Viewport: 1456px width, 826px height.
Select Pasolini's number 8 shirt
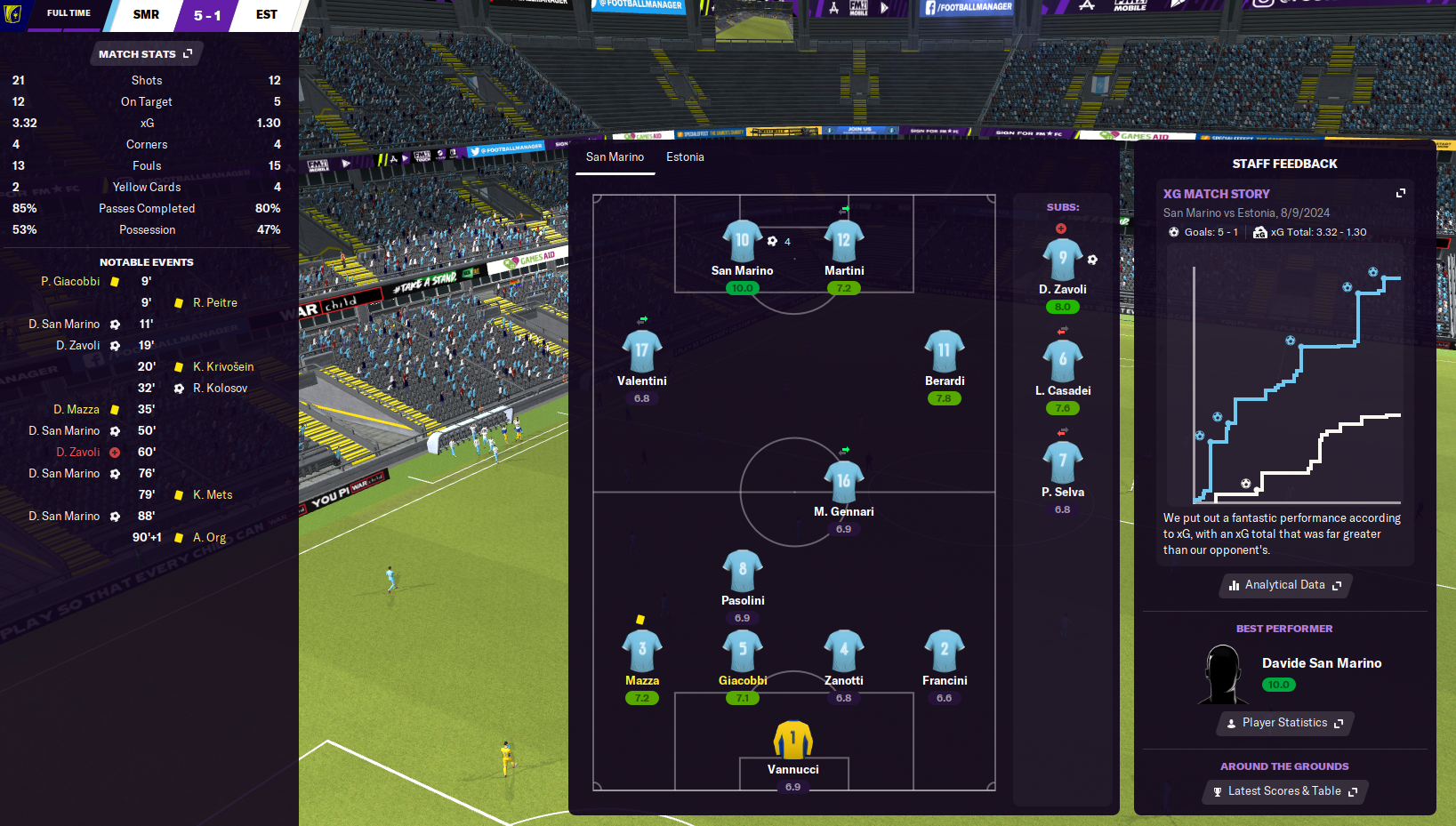[743, 571]
